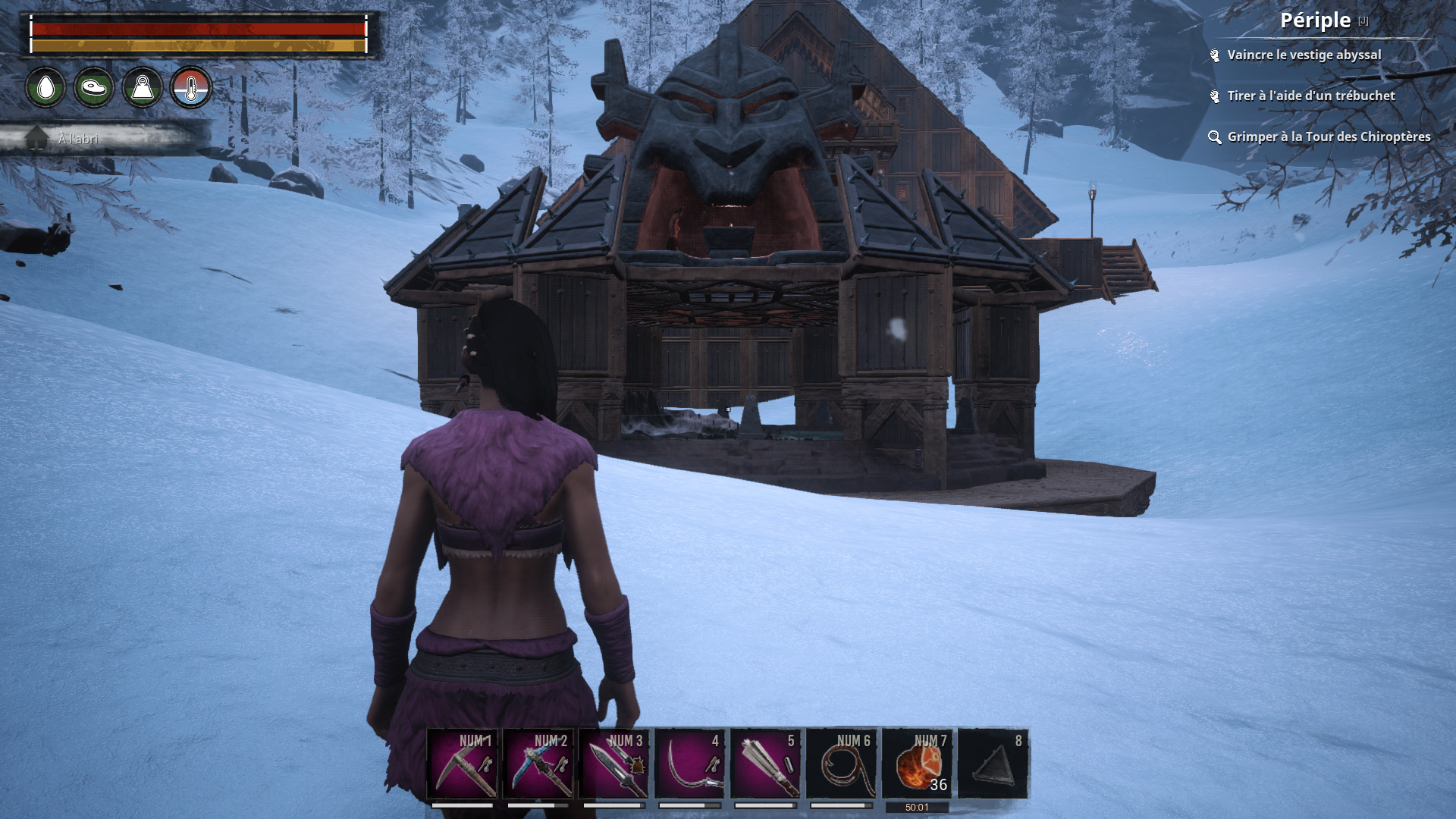
Task: Select the stone pickaxe in slot NUM 1
Action: [x=463, y=764]
